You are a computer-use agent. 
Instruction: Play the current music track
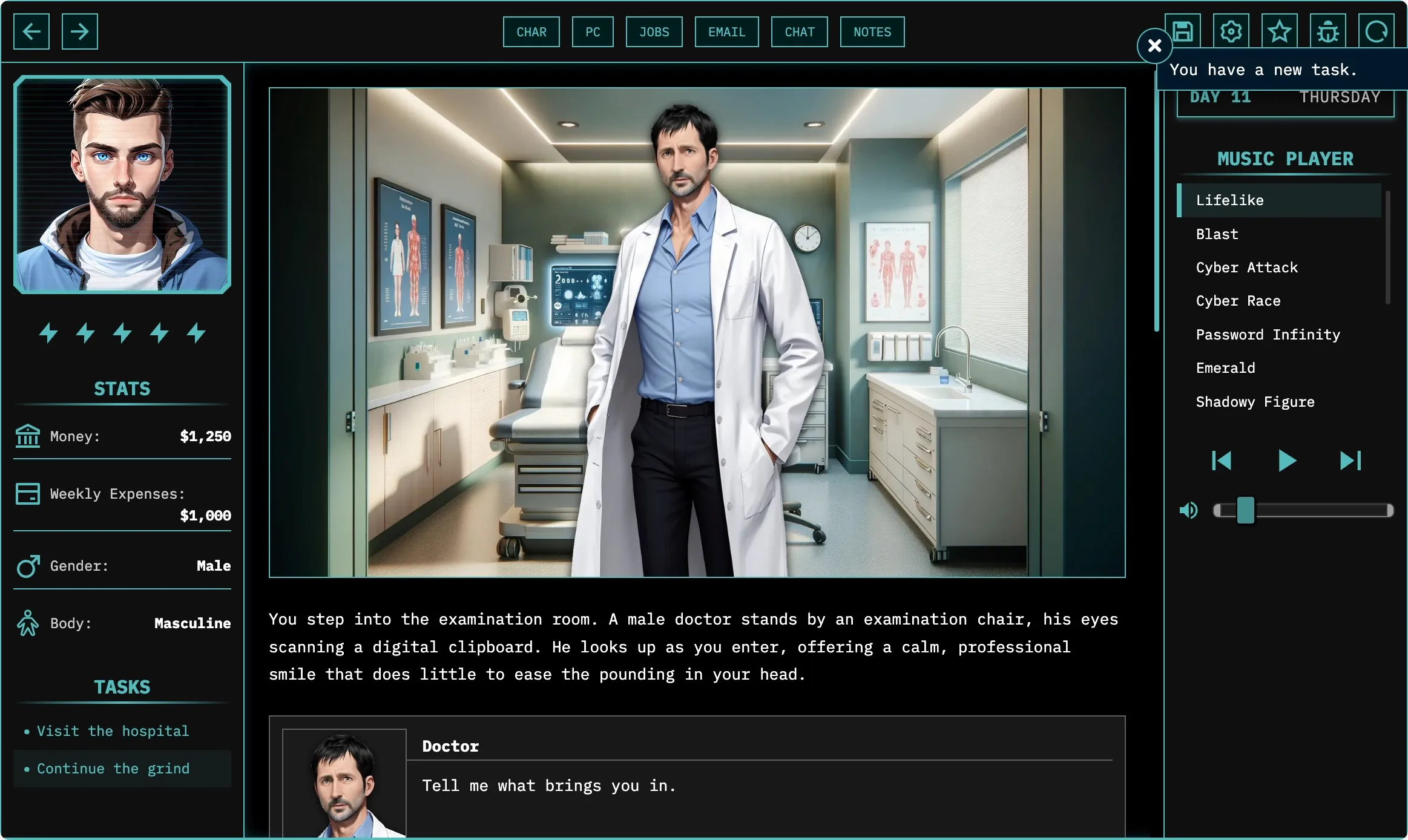coord(1286,461)
